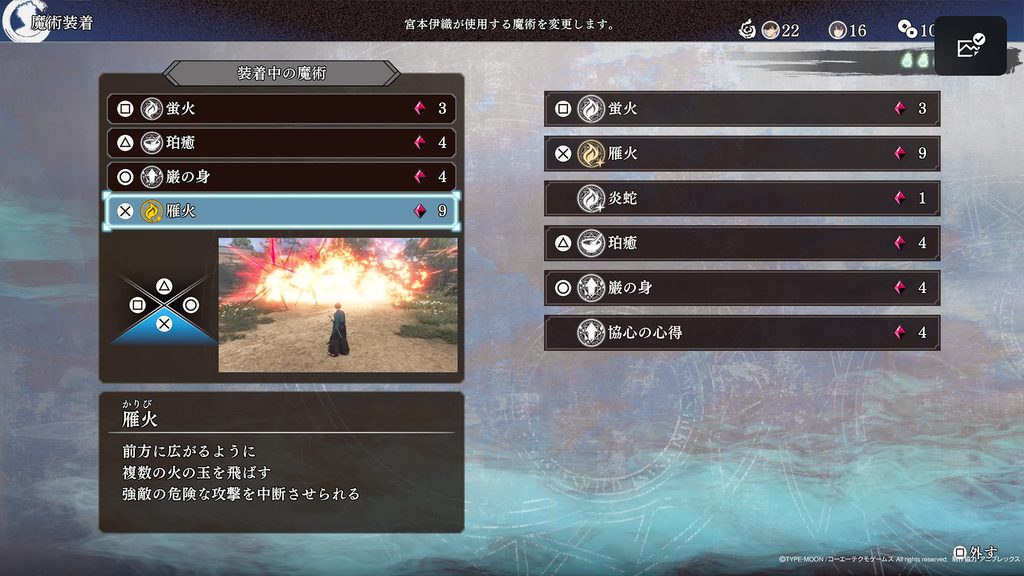1024x576 pixels.
Task: Select 蛍火 in the available spells list
Action: click(741, 108)
